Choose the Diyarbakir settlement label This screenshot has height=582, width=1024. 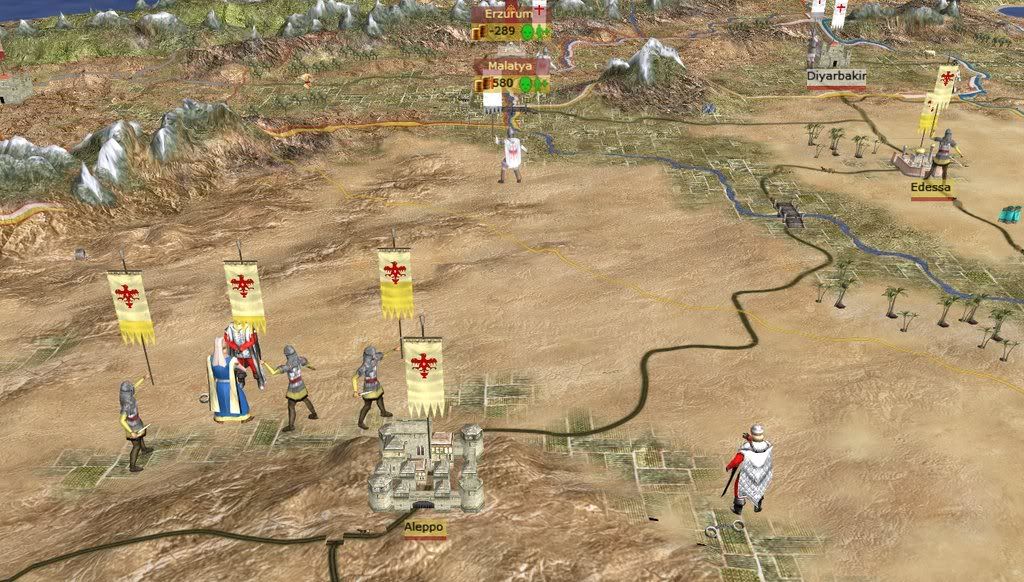click(836, 75)
